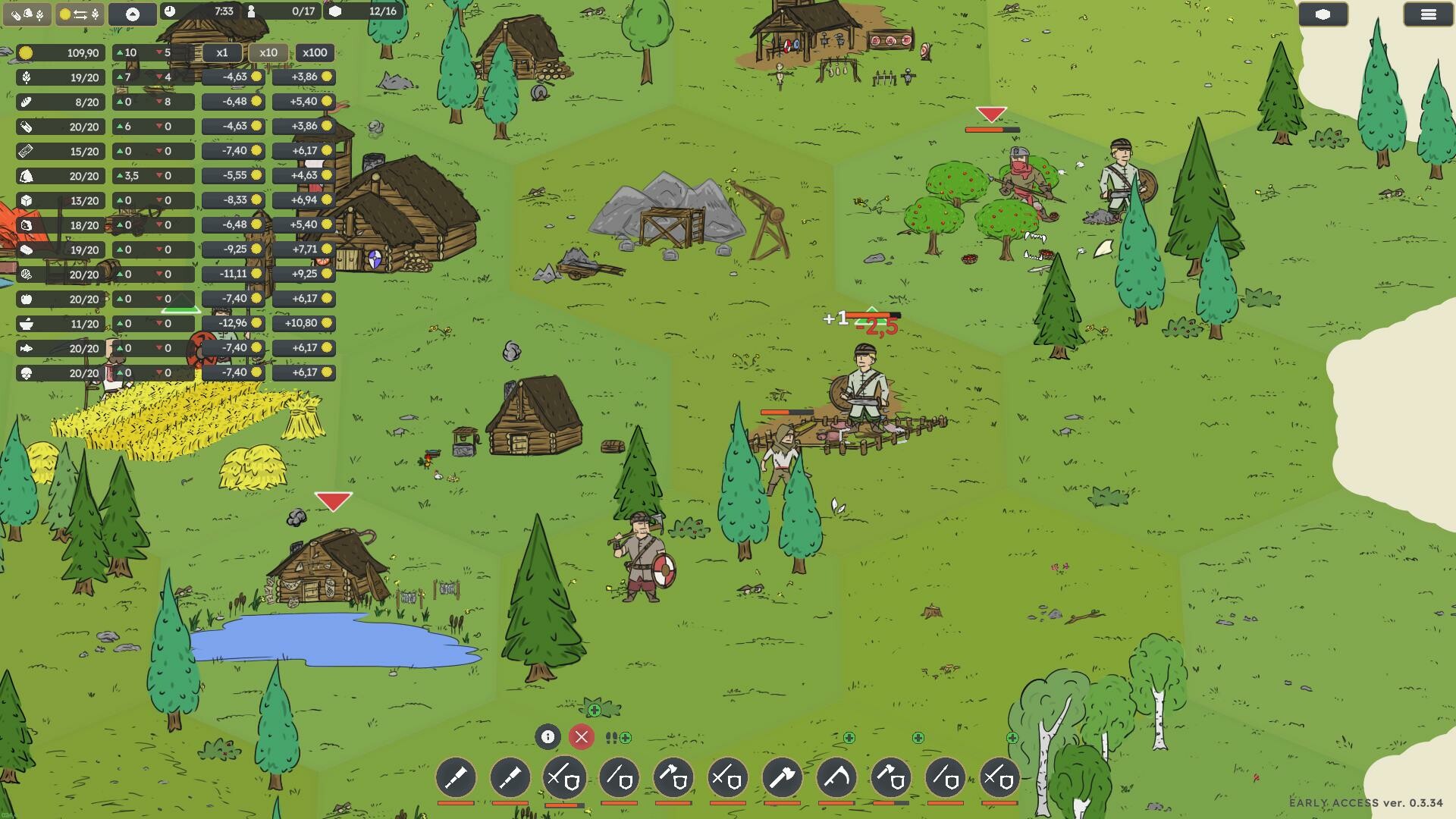Set trade multiplier to x1
The image size is (1456, 819).
click(222, 53)
